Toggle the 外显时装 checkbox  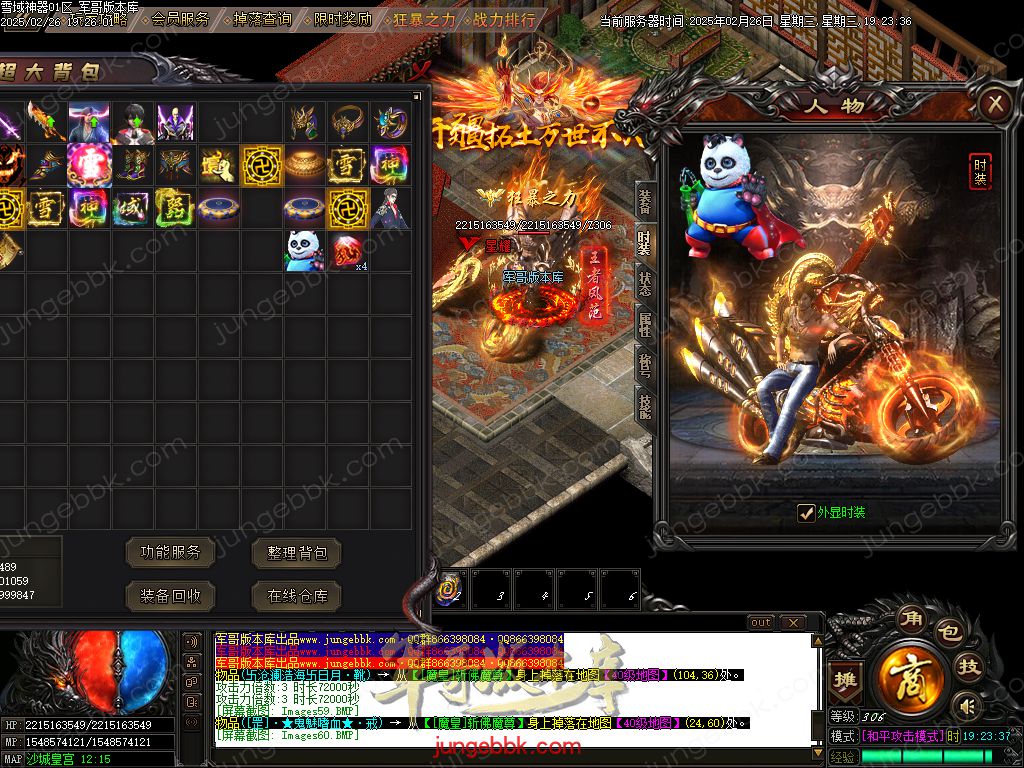coord(806,513)
